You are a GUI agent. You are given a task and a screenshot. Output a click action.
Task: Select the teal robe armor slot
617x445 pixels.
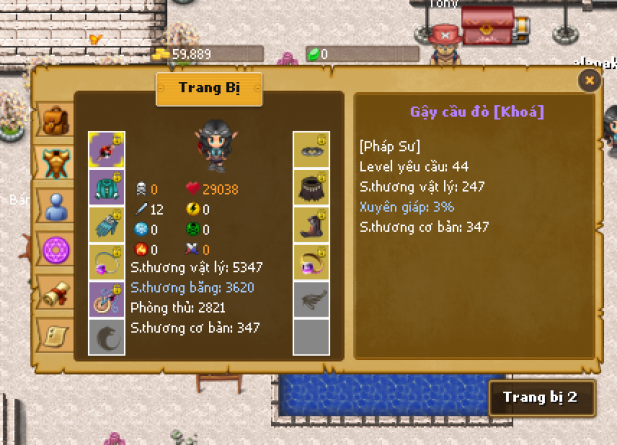tap(106, 187)
